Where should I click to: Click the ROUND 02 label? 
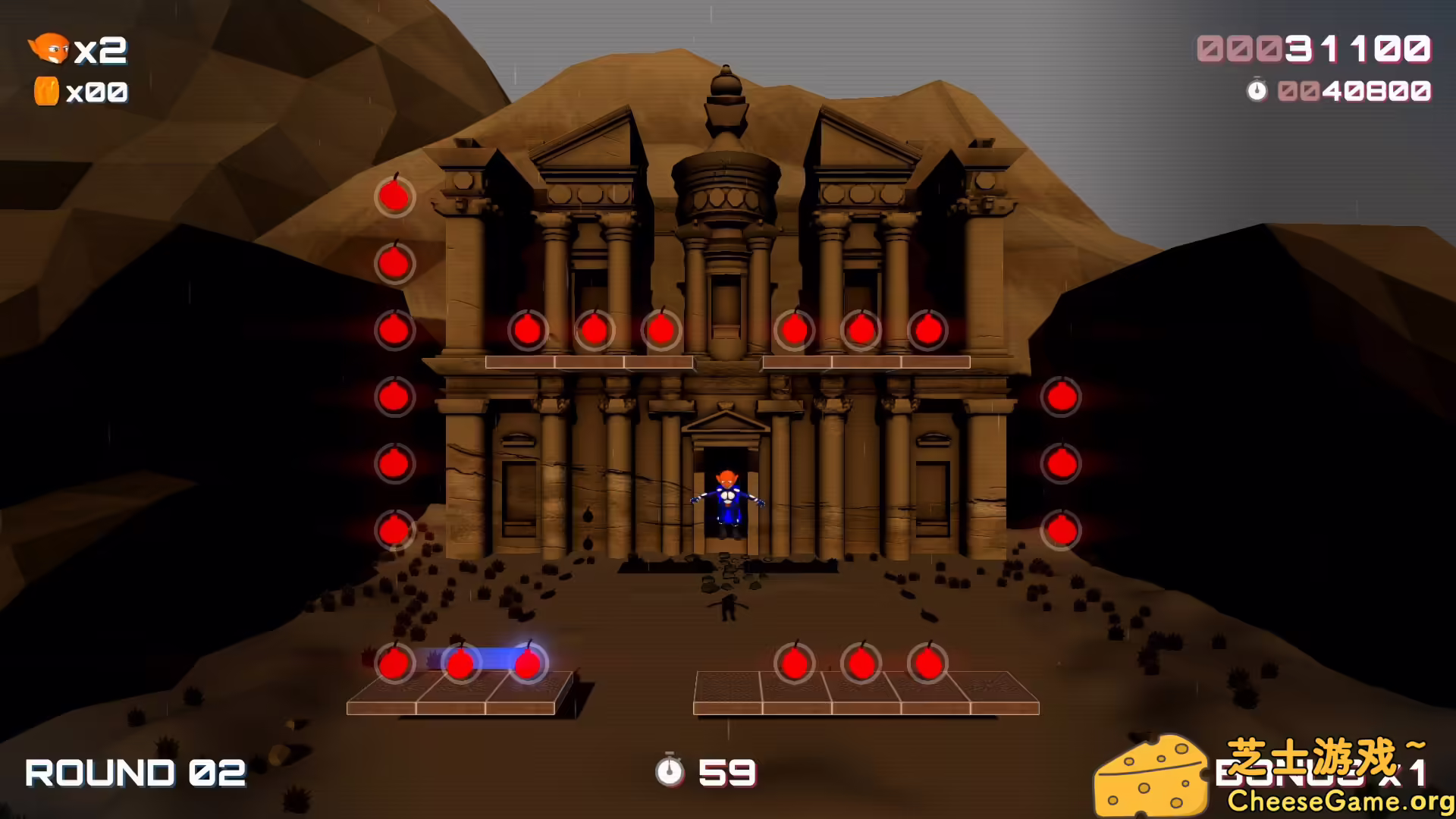click(x=134, y=773)
